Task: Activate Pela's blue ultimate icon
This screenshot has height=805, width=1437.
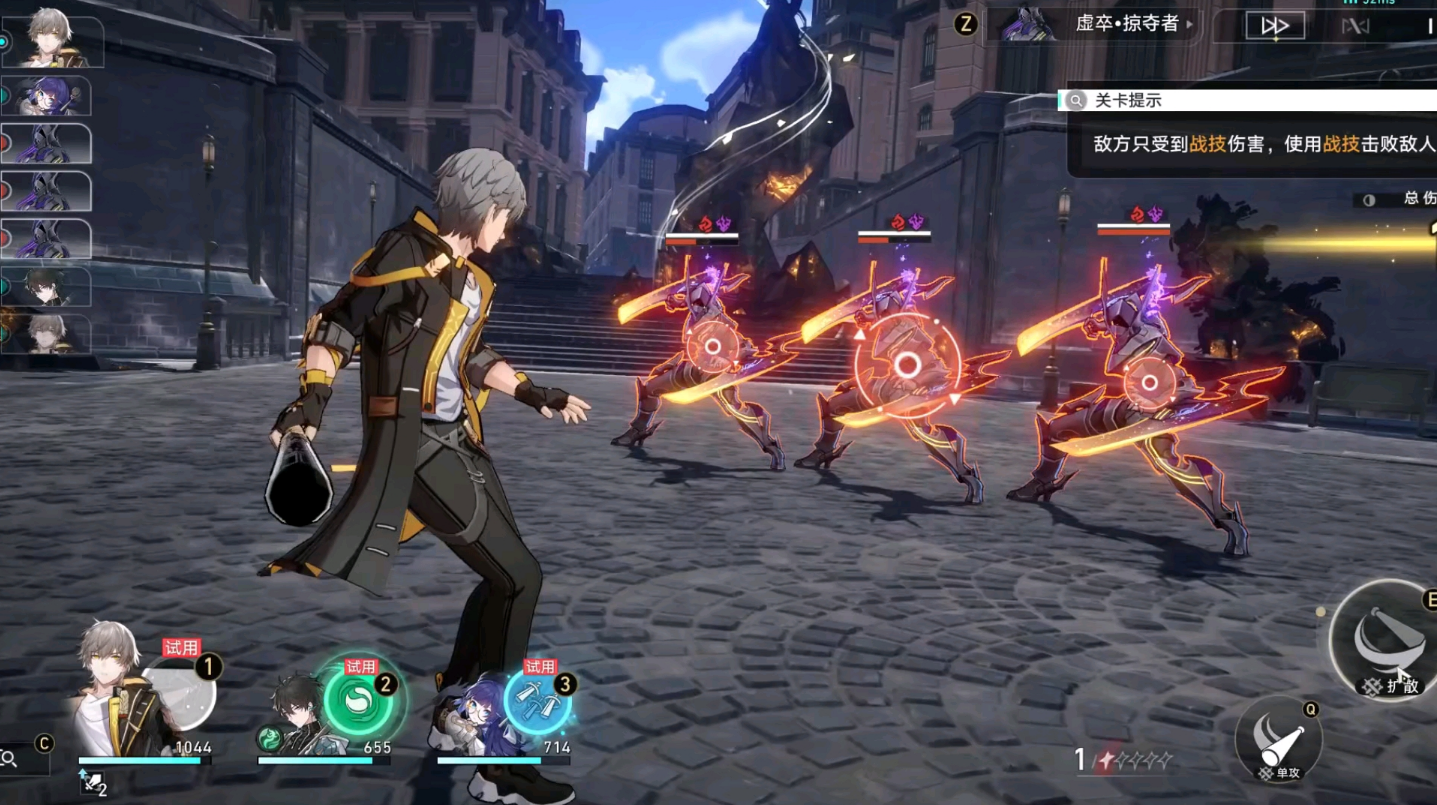Action: tap(537, 700)
